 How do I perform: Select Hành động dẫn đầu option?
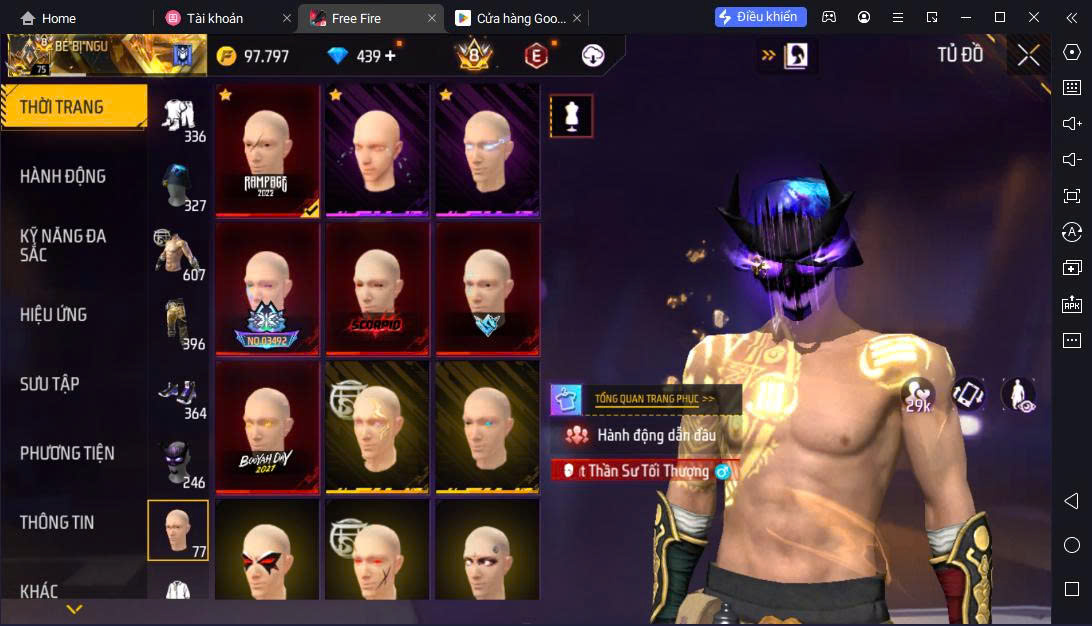pyautogui.click(x=655, y=435)
